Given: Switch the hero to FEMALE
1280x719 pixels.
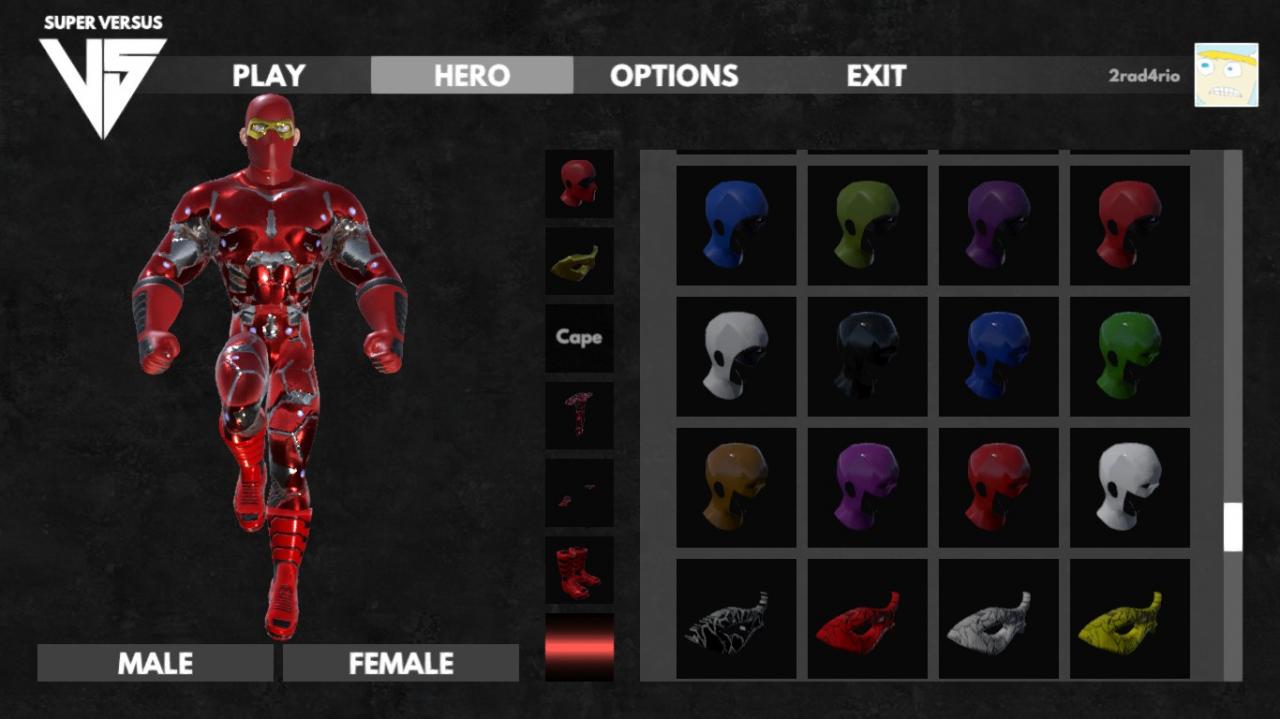Looking at the screenshot, I should 401,663.
